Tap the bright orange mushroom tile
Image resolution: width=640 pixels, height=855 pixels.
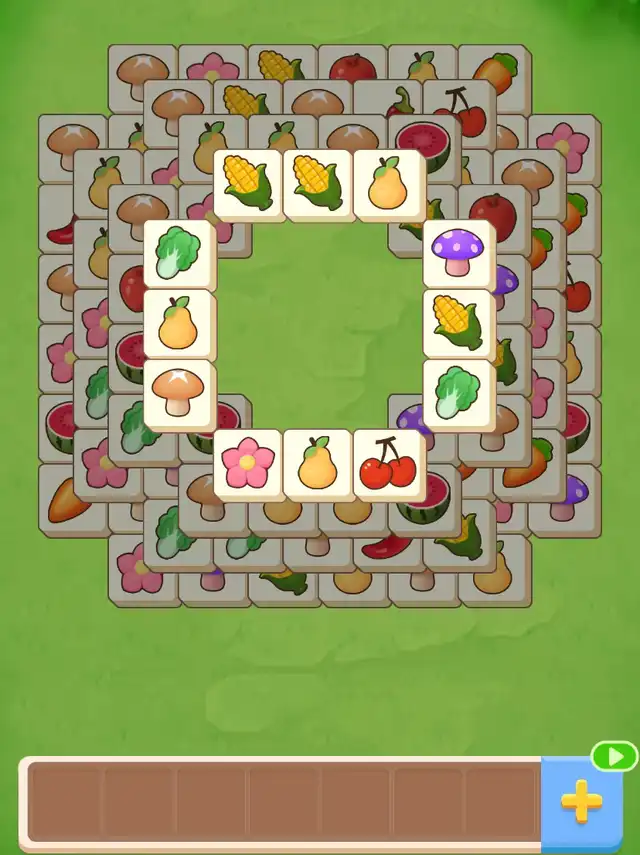click(x=178, y=394)
